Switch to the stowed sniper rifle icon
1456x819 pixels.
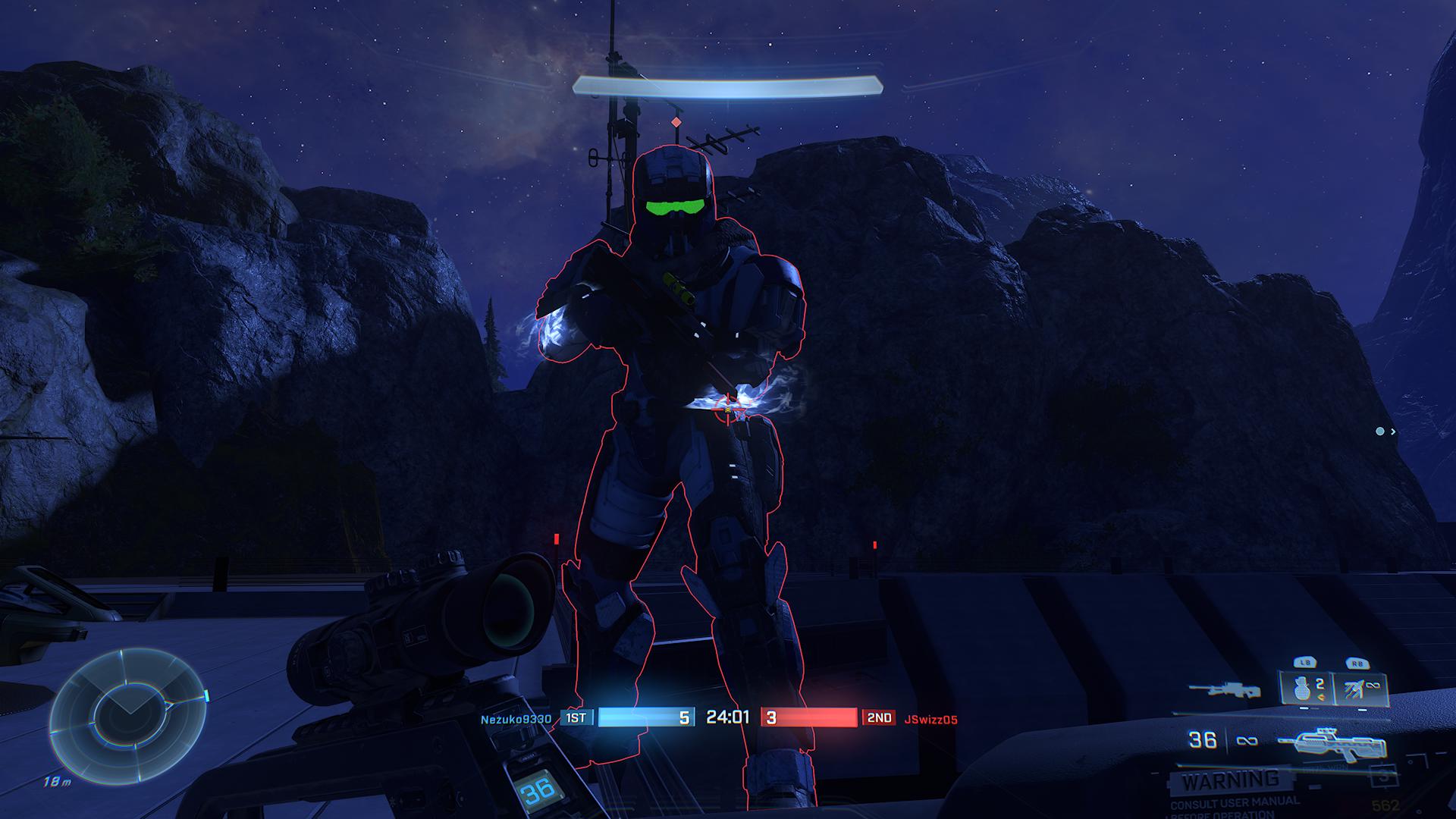(x=1224, y=690)
